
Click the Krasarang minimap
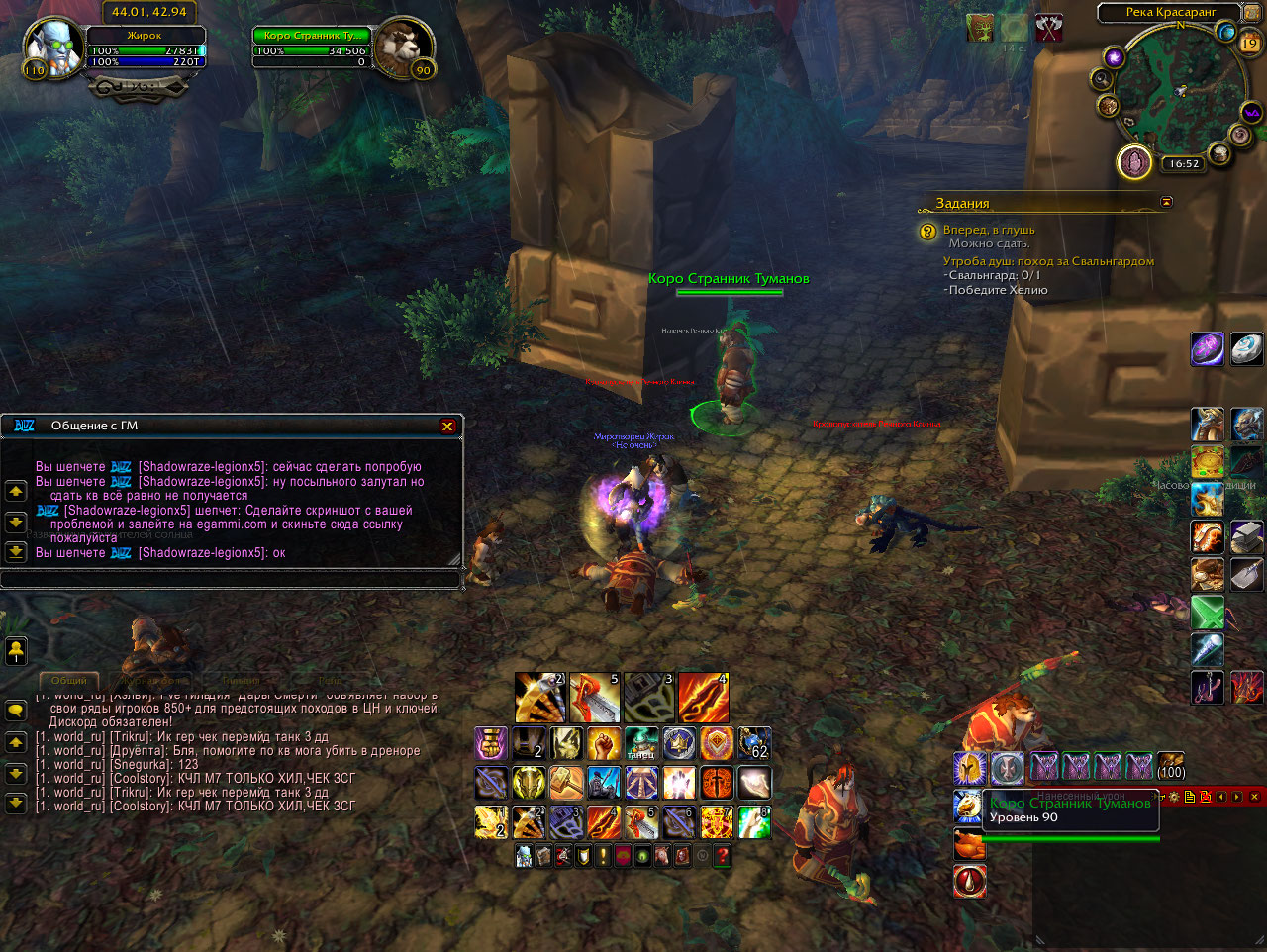pos(1178,91)
